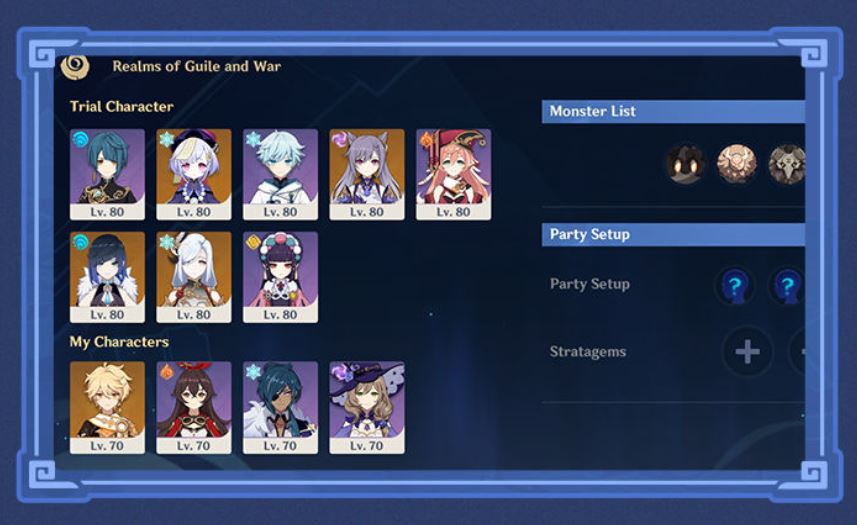This screenshot has width=857, height=525.
Task: Select the blond Traveler from My Characters
Action: click(107, 407)
